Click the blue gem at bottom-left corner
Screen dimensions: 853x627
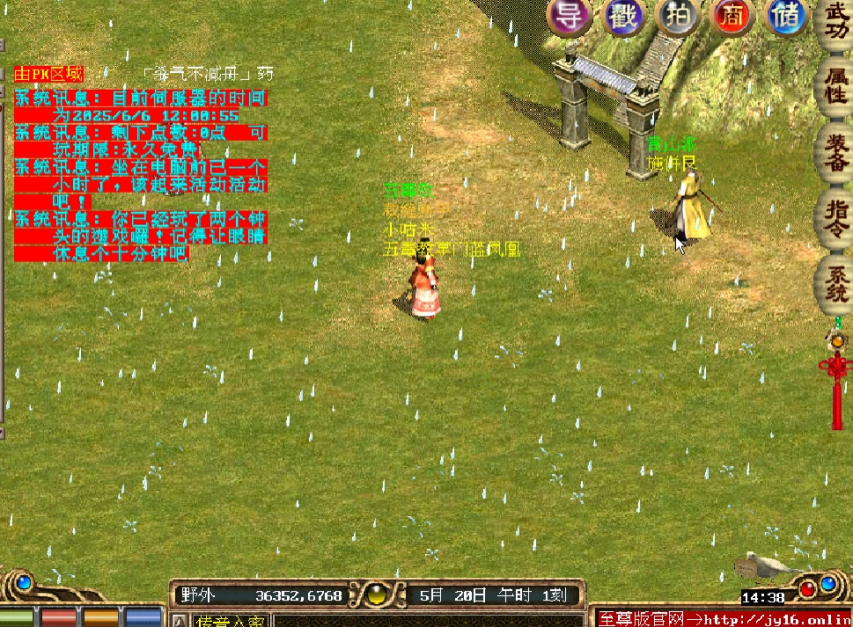pyautogui.click(x=24, y=582)
